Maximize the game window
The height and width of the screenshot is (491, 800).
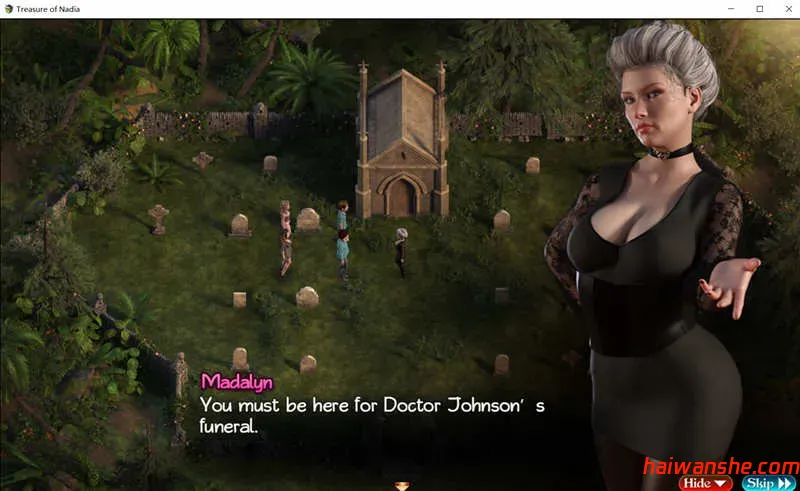click(759, 9)
